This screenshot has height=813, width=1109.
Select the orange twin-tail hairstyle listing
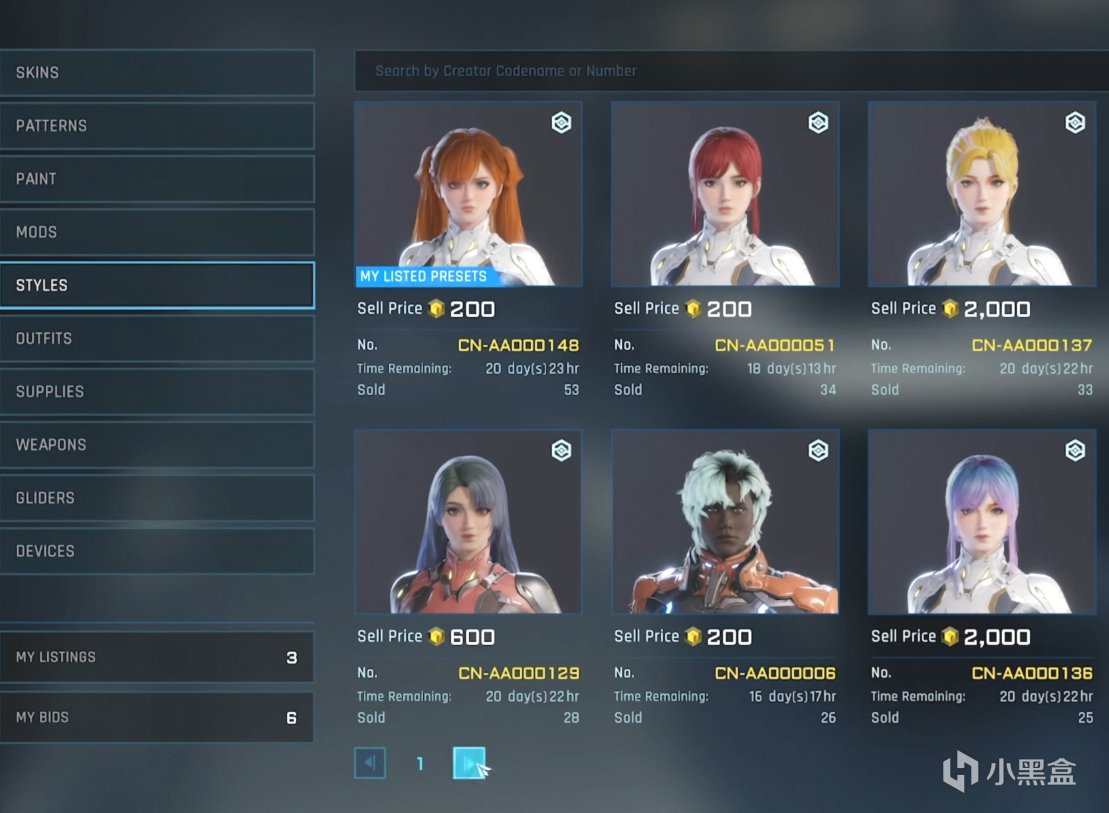pyautogui.click(x=468, y=194)
